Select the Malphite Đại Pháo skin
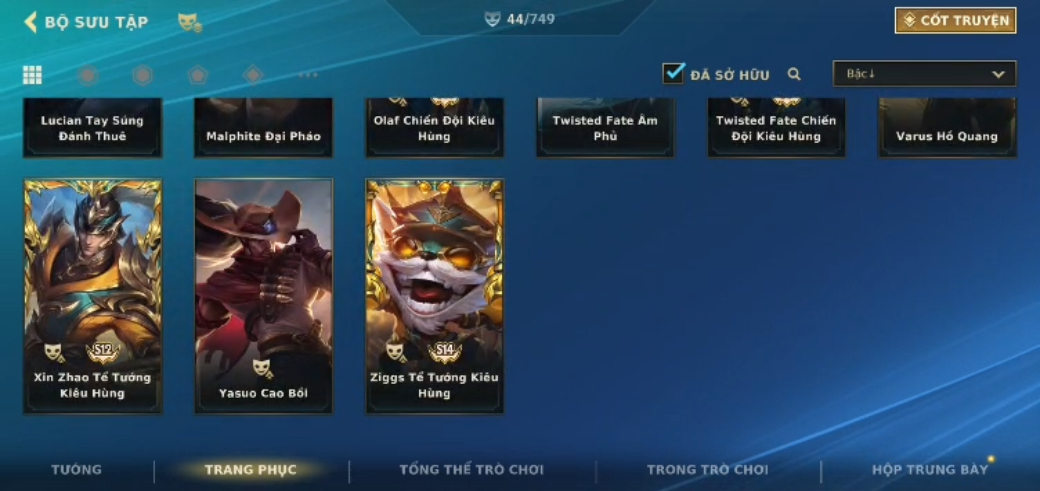Screen dimensions: 1040x491 tap(263, 128)
